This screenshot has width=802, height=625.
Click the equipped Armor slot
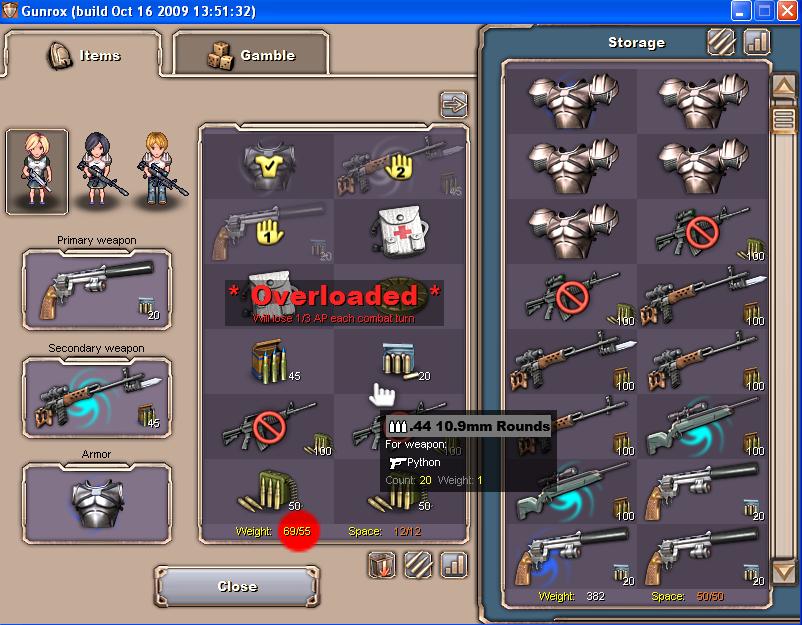(97, 502)
